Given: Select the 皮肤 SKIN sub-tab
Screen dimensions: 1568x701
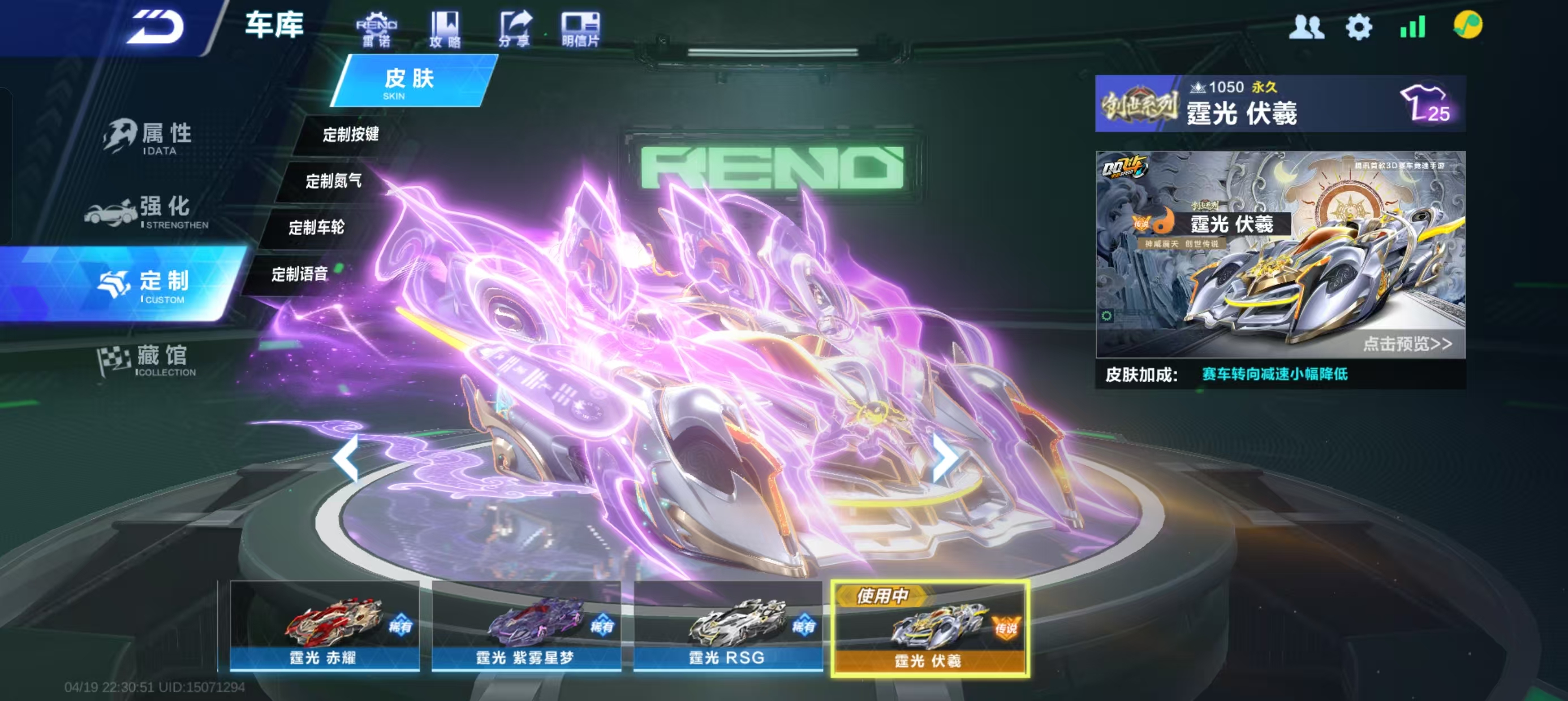Looking at the screenshot, I should pos(409,81).
